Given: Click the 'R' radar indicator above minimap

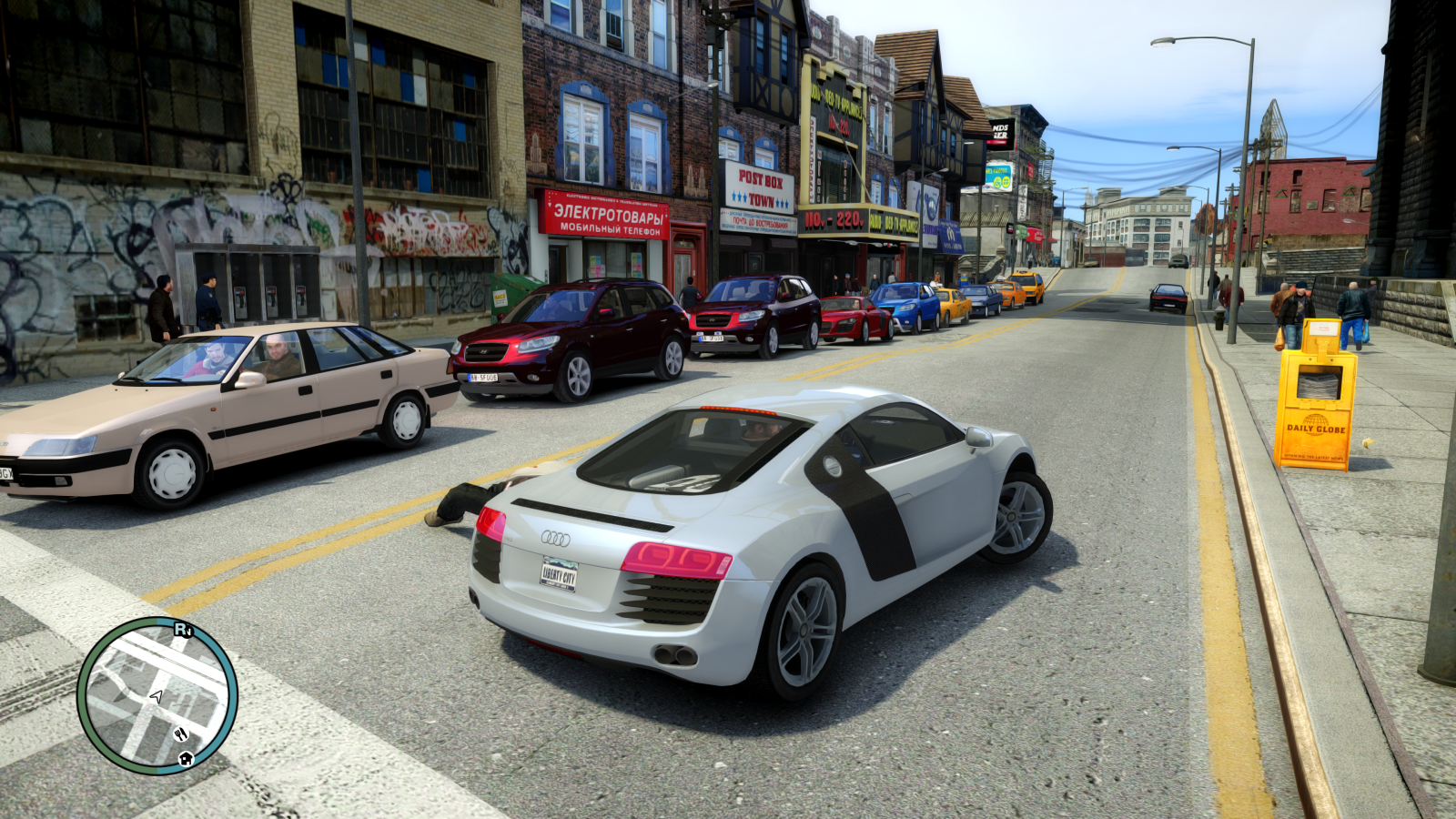Looking at the screenshot, I should click(180, 628).
